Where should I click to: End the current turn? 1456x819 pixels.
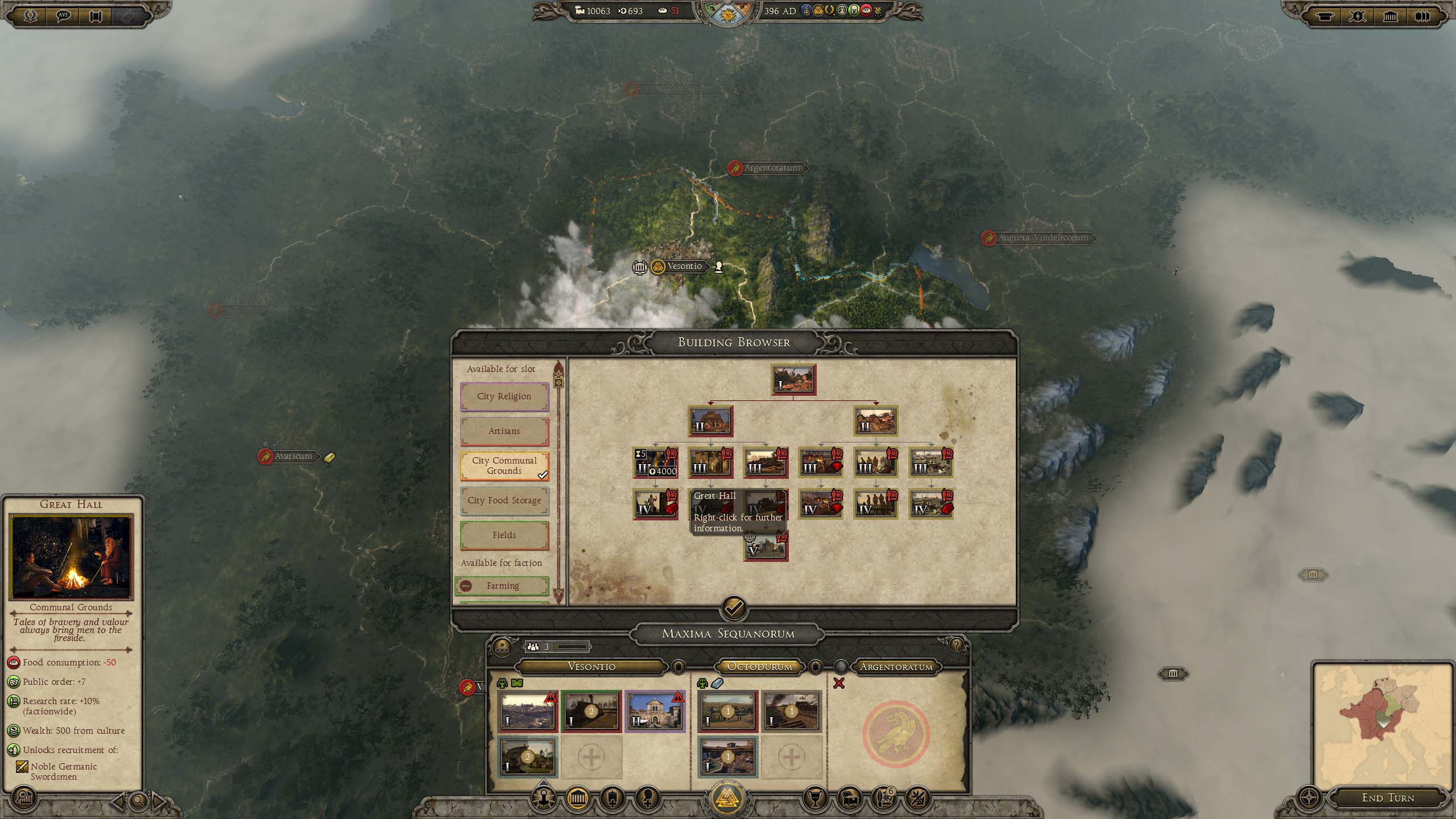coord(1388,798)
